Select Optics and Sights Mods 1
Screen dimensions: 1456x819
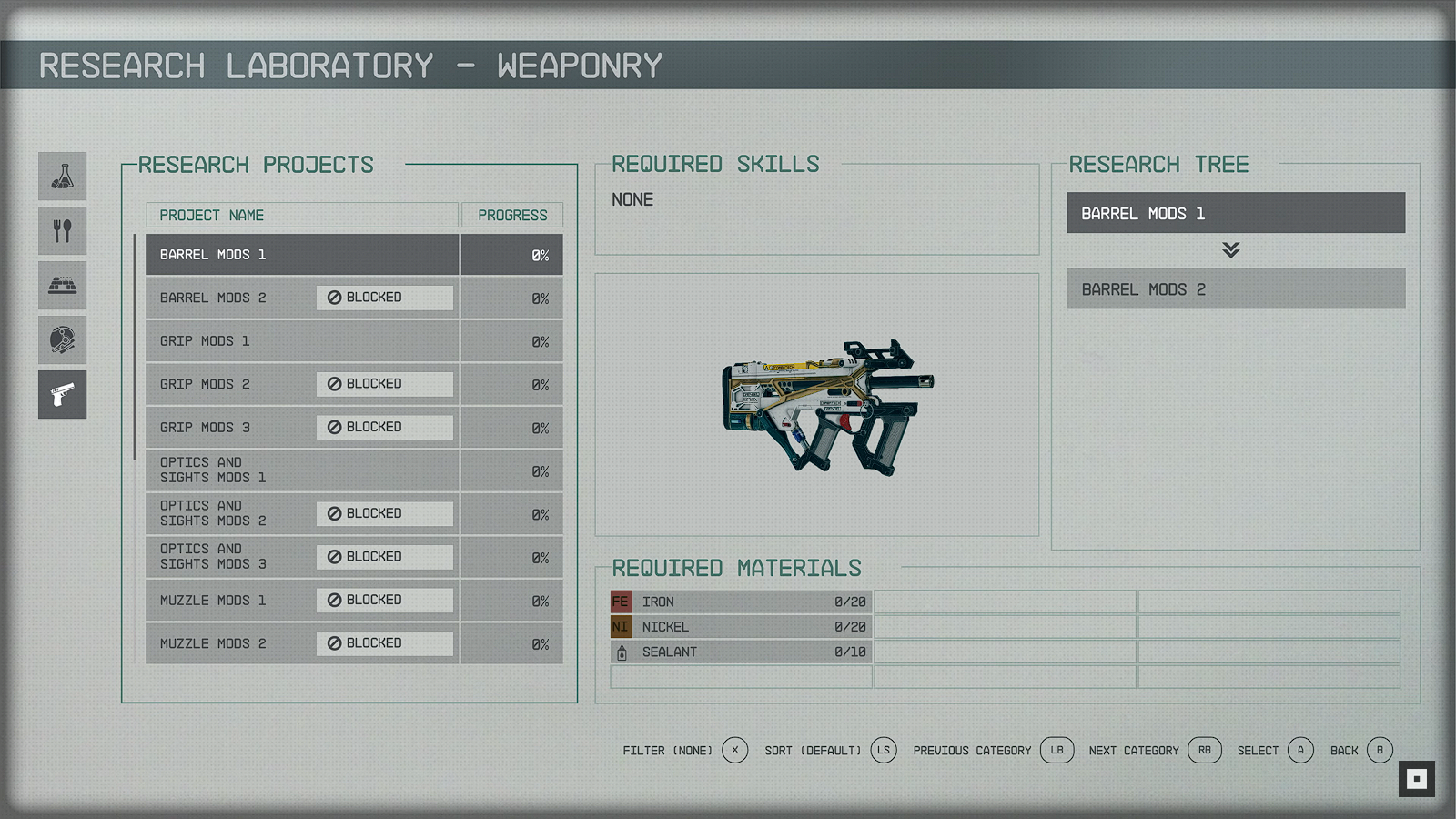coord(302,470)
